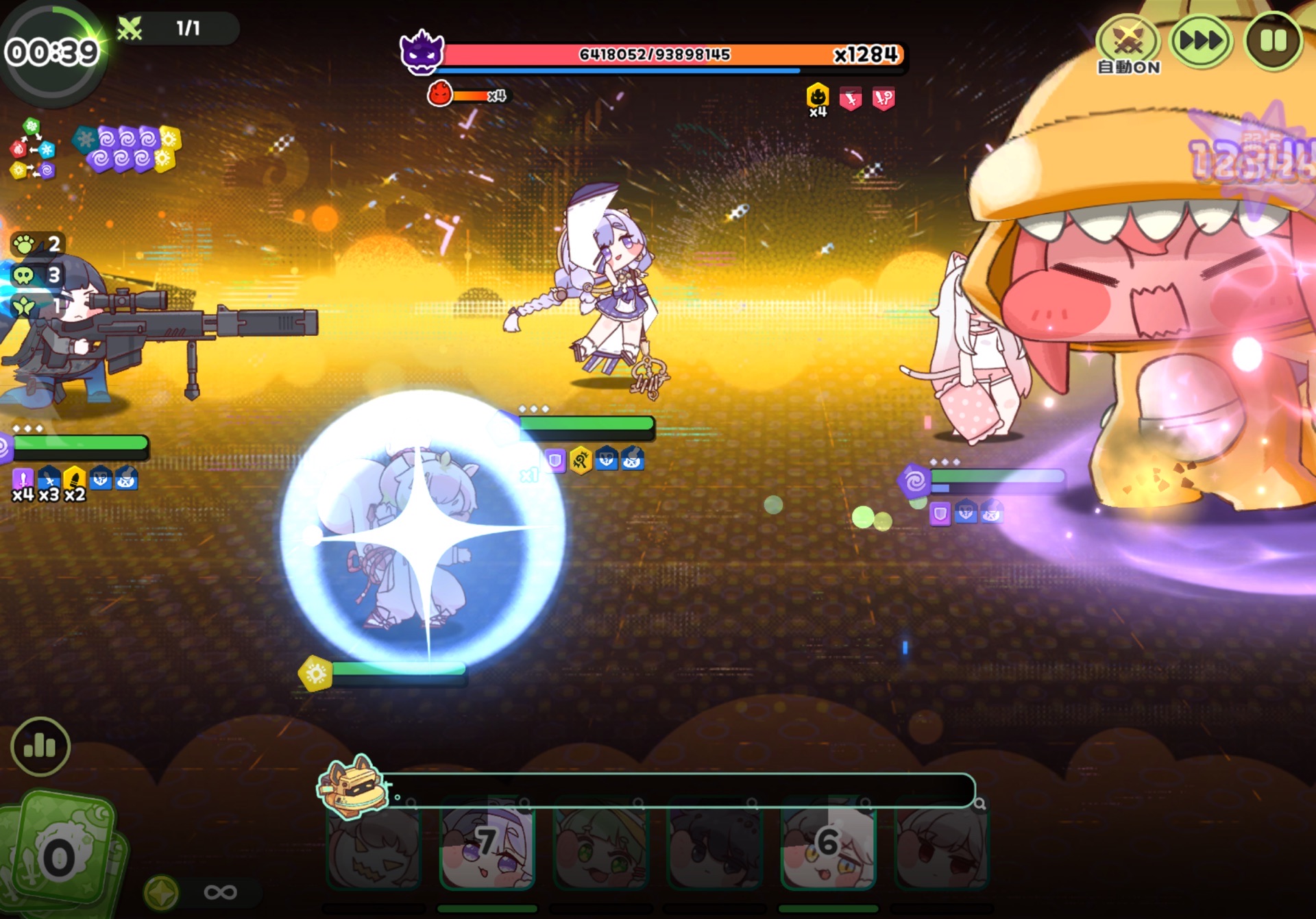Toggle the fast-forward speed button

(1201, 41)
